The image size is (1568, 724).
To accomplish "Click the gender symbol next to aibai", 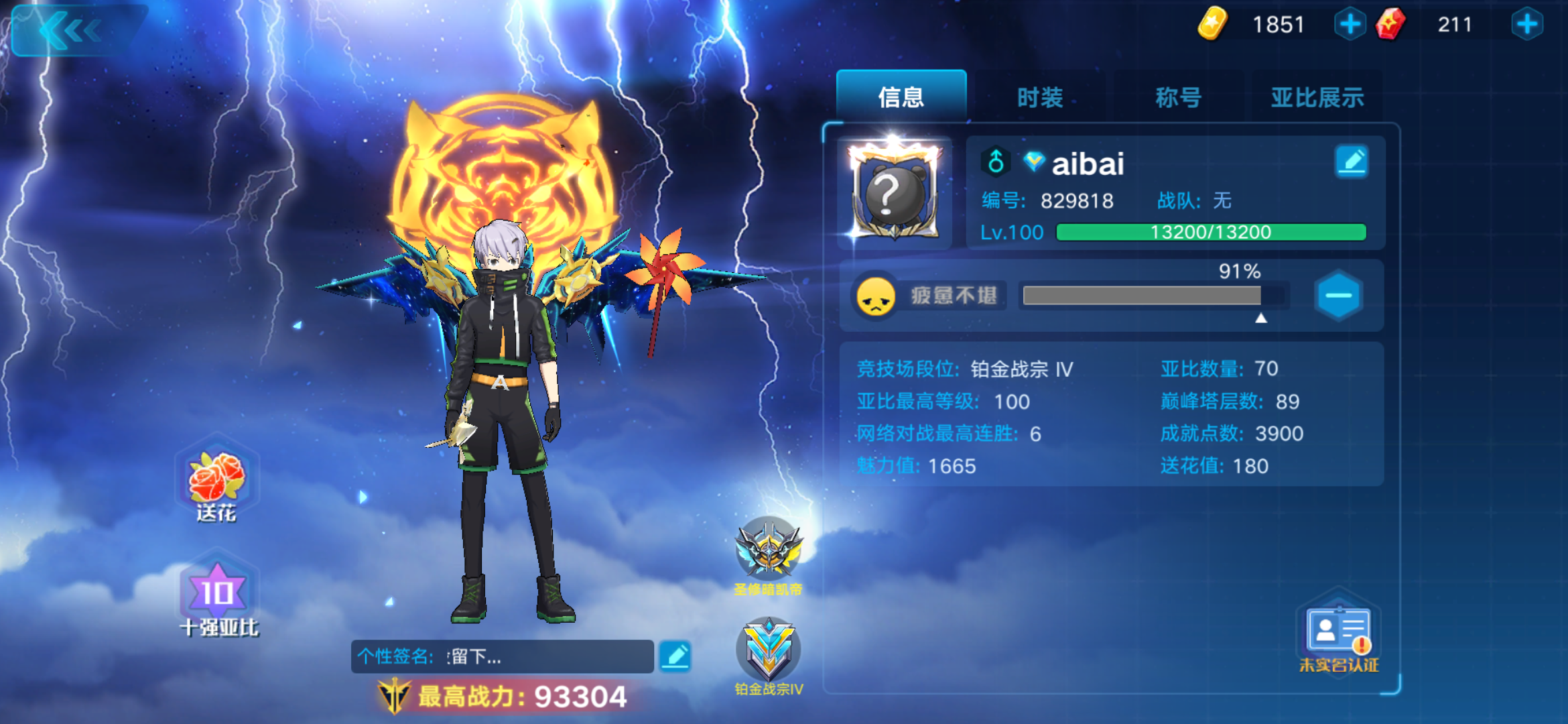I will 996,162.
